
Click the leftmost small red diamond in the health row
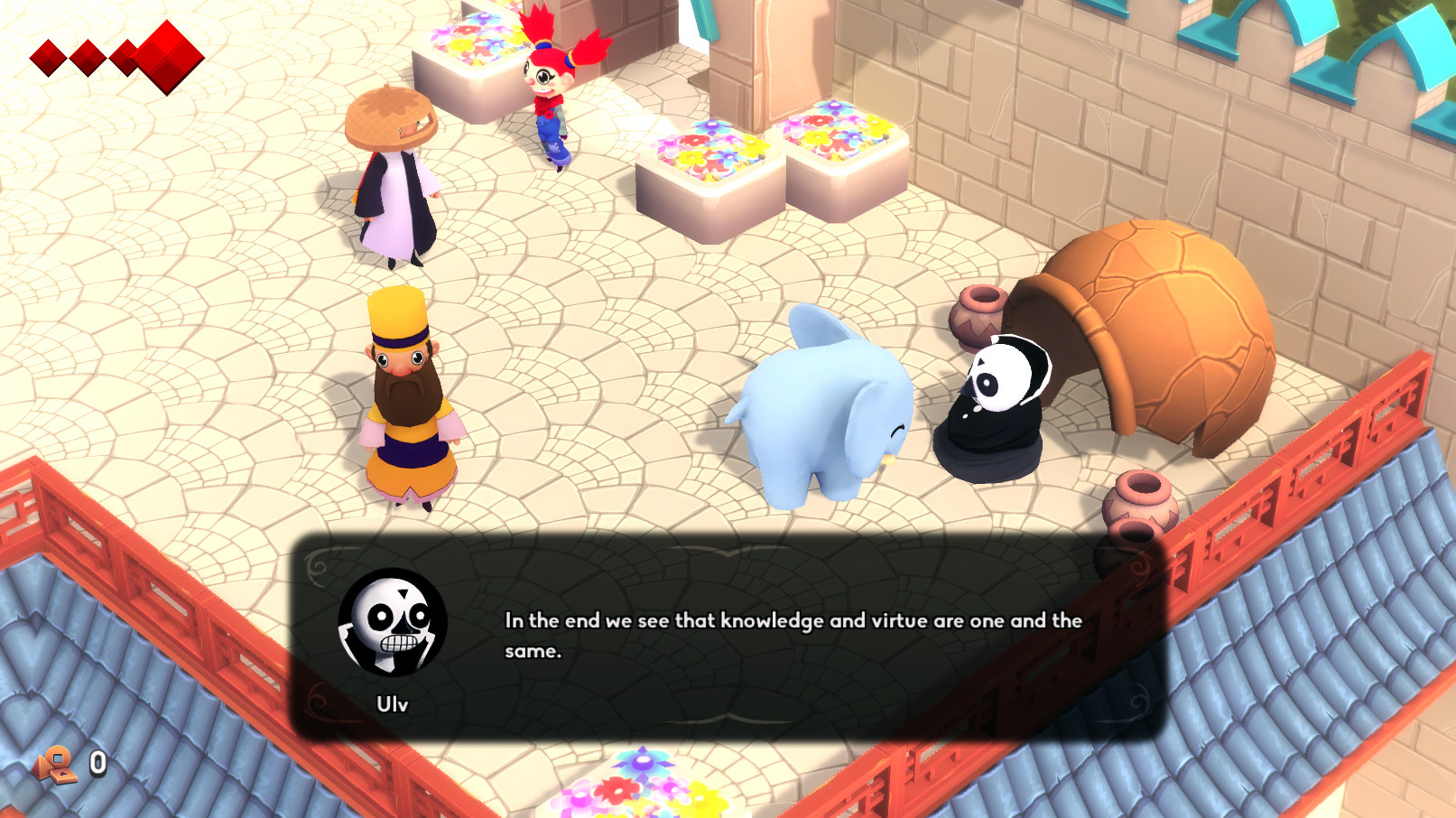pos(46,56)
